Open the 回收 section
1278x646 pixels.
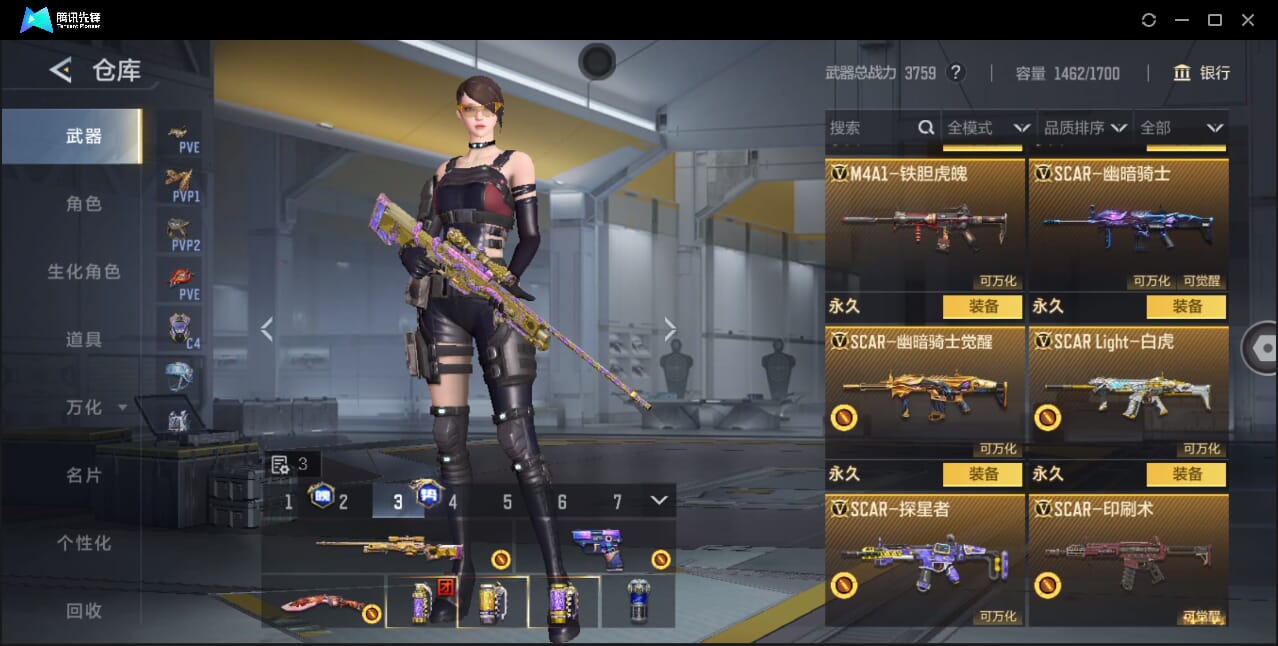pos(84,611)
